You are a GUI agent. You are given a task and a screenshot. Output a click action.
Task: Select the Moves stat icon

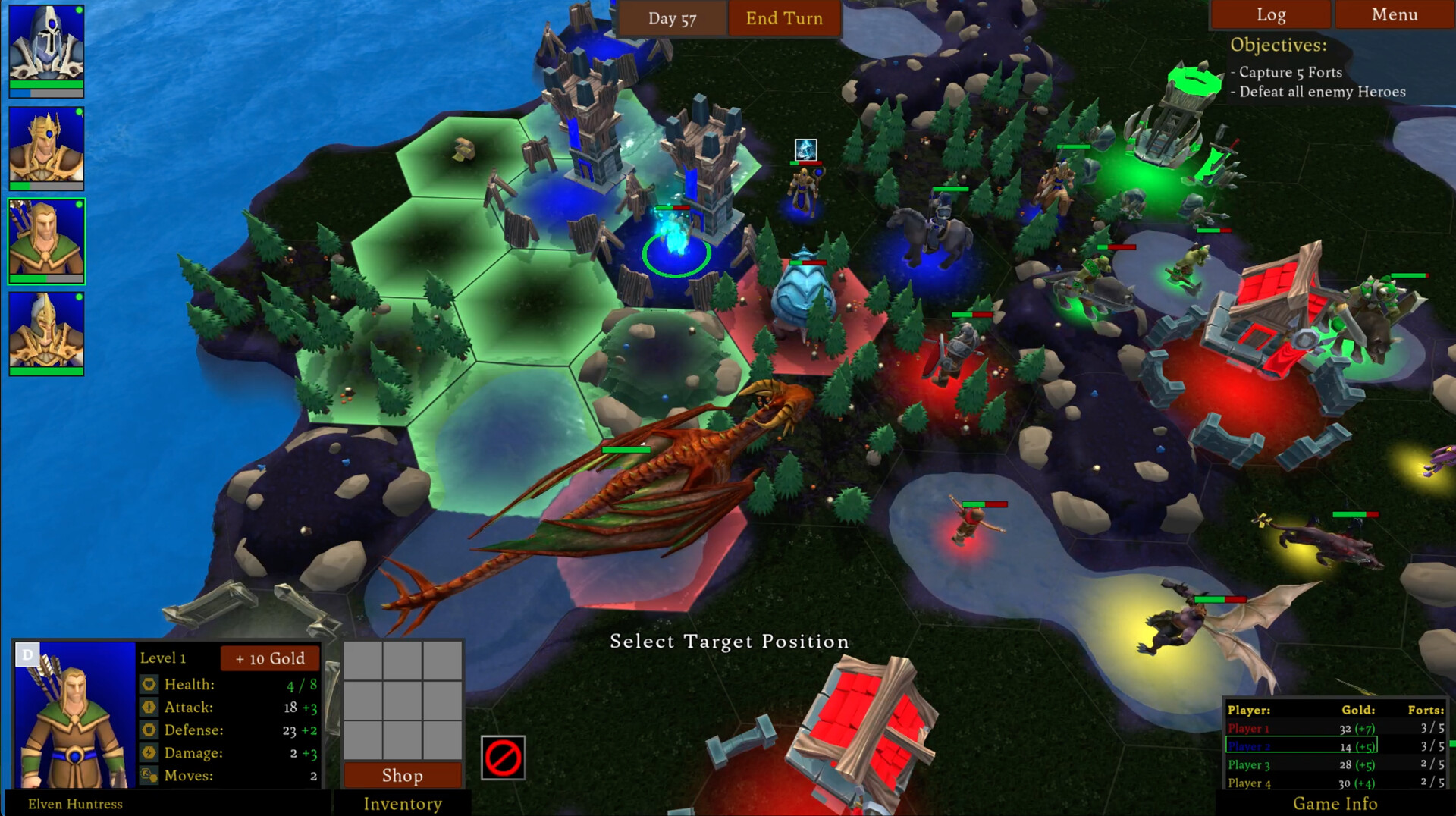(149, 775)
